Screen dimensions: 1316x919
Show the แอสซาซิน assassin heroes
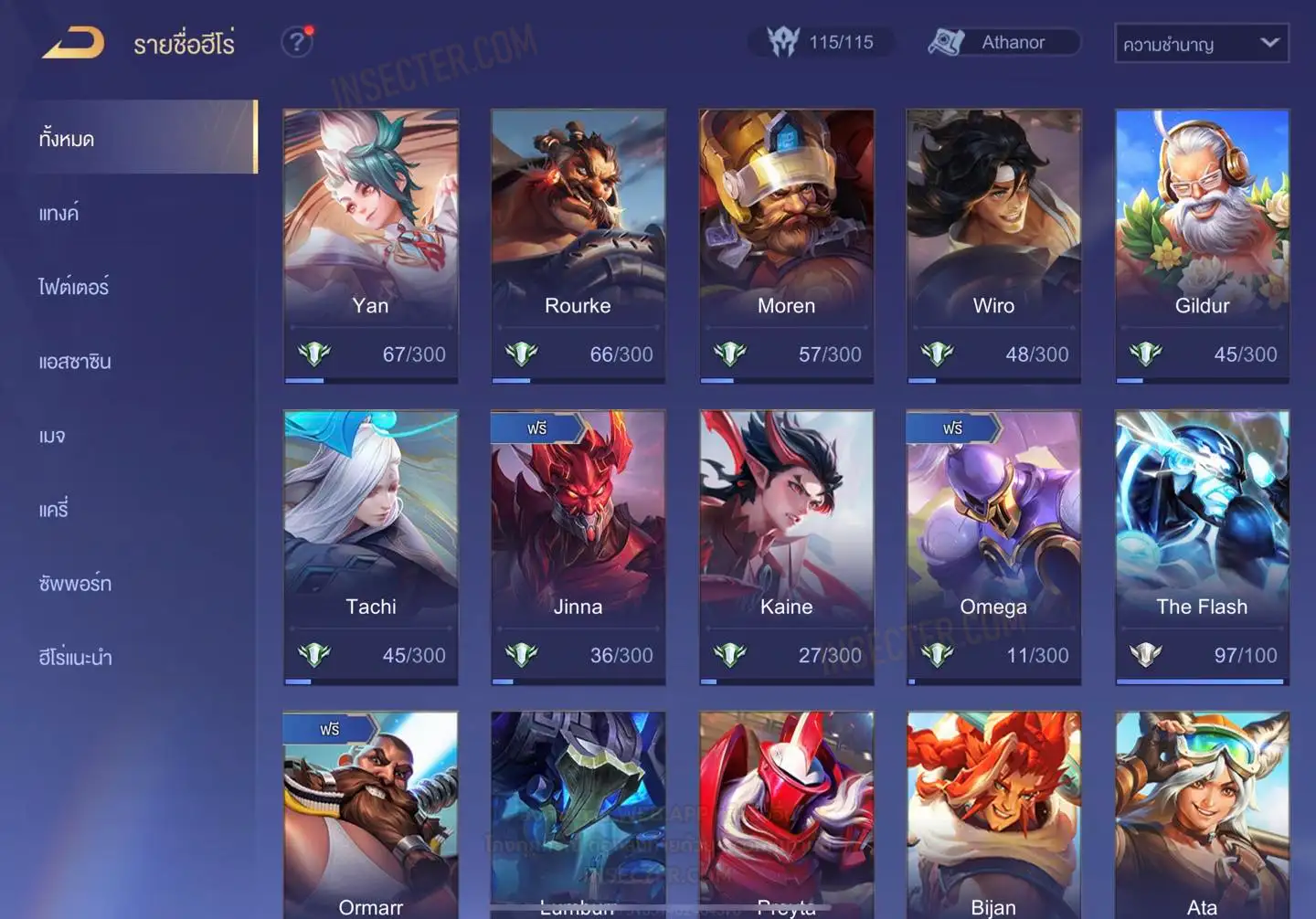(x=75, y=362)
